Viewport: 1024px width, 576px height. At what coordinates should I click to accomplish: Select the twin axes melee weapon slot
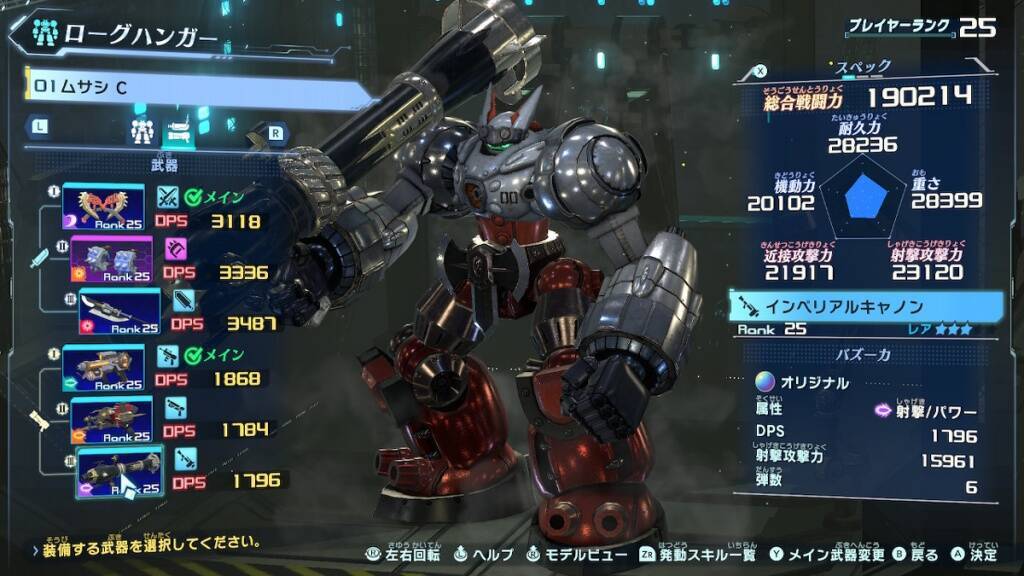coord(103,206)
